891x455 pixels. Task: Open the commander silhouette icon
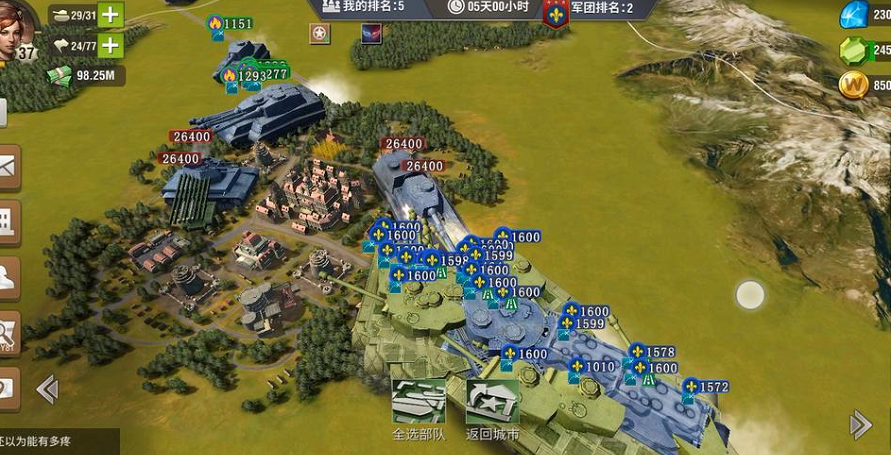[x=8, y=277]
